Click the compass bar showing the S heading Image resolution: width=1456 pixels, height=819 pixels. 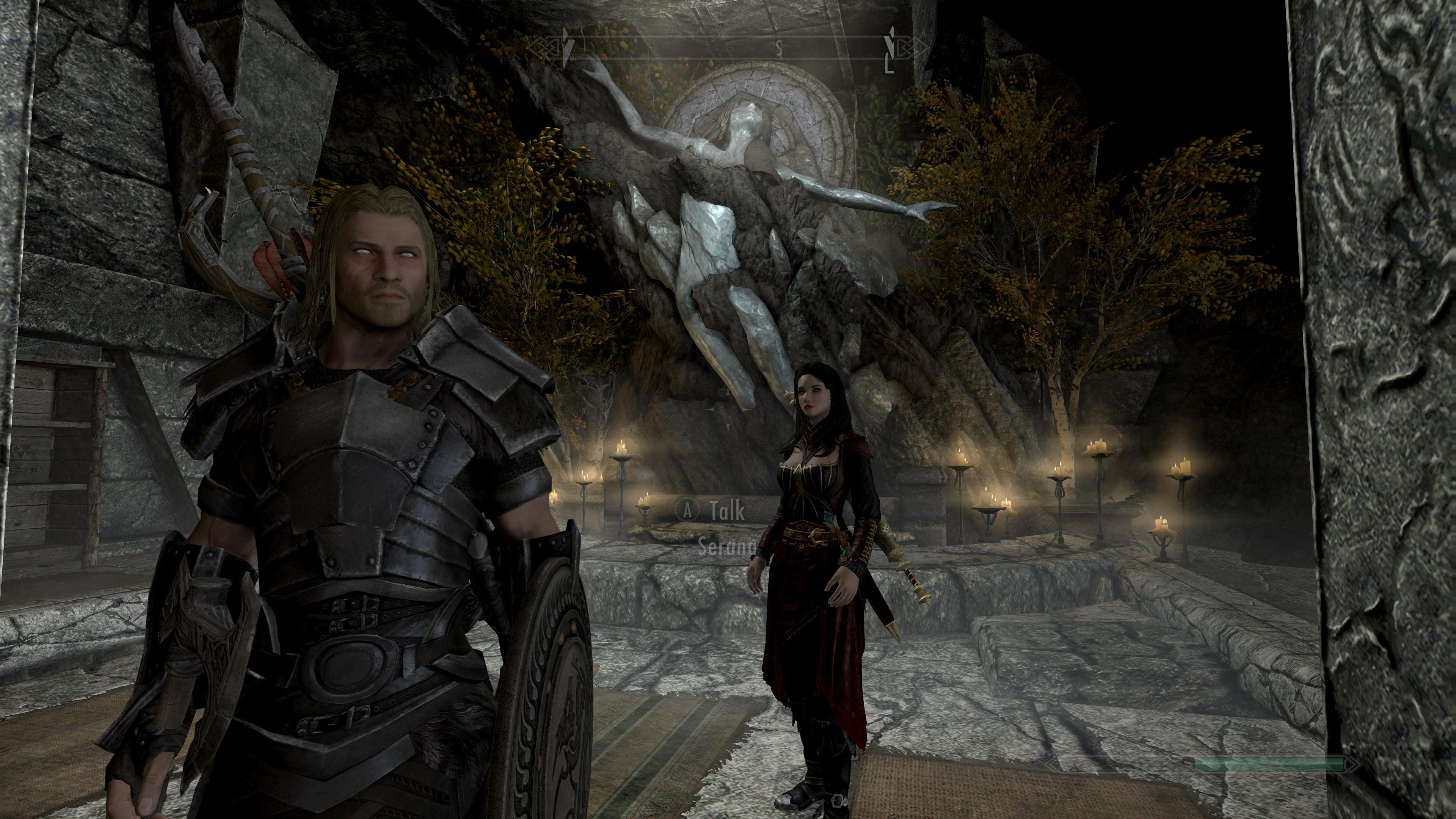tap(728, 48)
